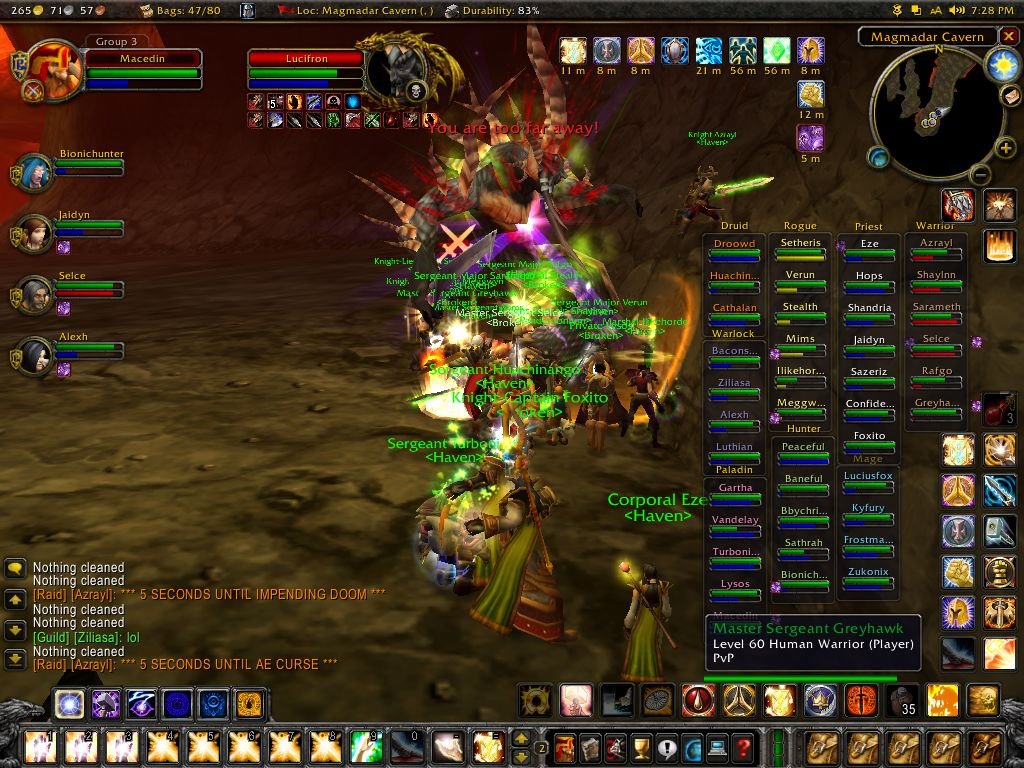
Task: Select party member Jaidyn's portrait
Action: [x=34, y=233]
